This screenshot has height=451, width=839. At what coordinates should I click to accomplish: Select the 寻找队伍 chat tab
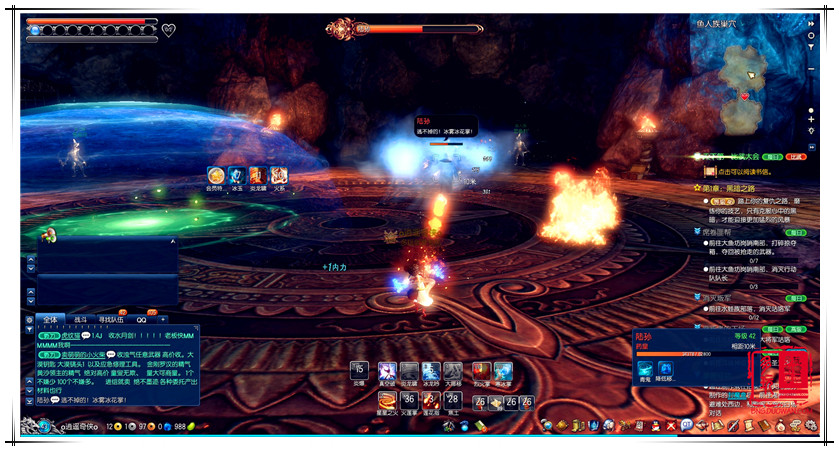click(x=112, y=319)
